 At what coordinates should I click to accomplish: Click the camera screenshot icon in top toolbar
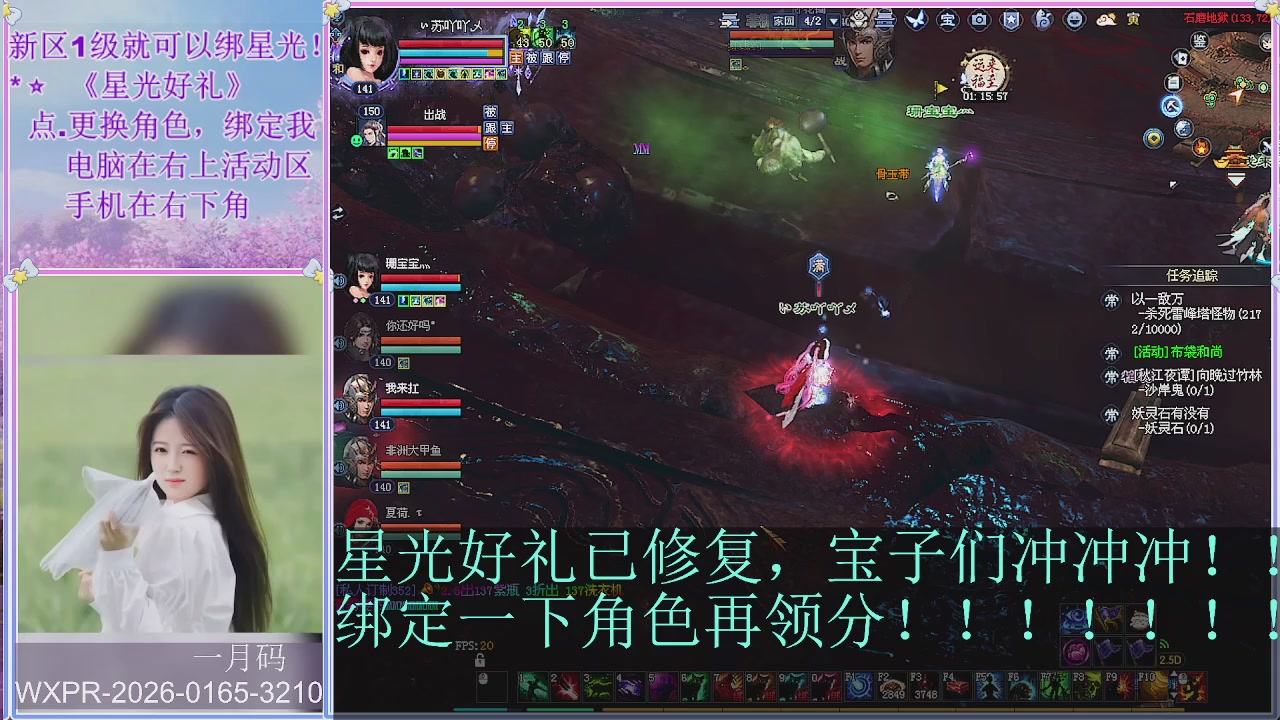tap(979, 19)
